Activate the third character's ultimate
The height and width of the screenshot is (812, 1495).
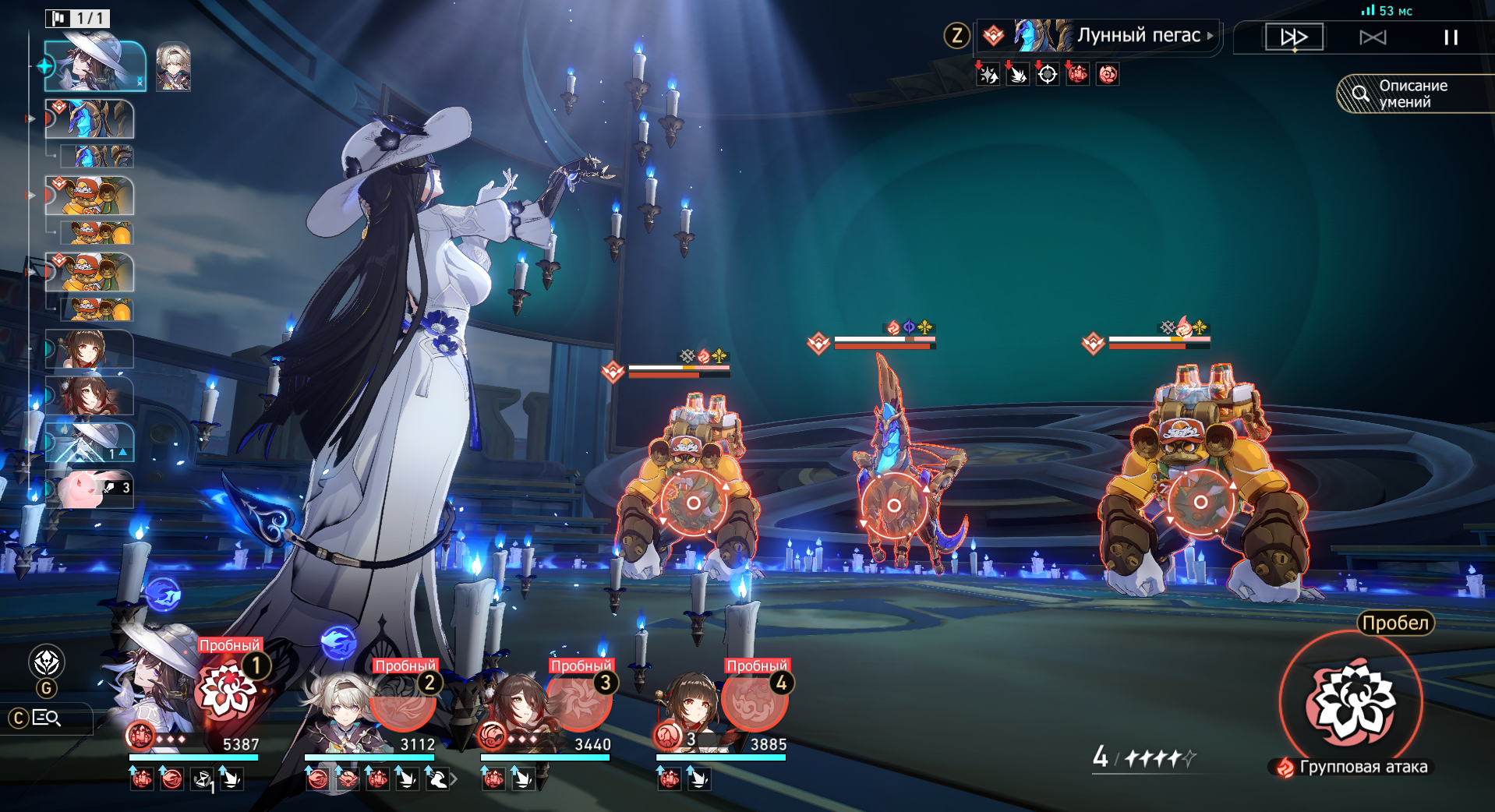click(579, 701)
